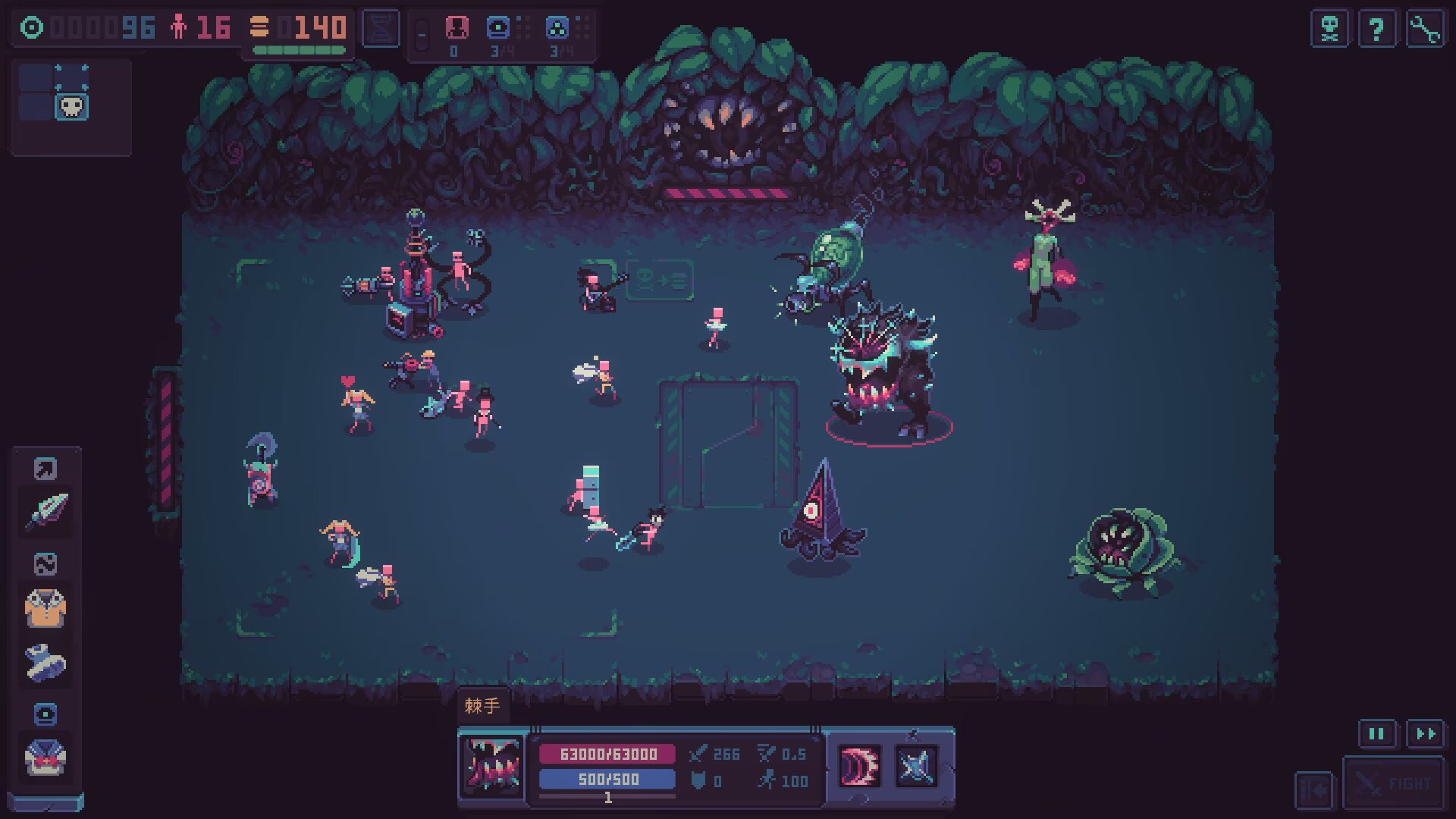1456x819 pixels.
Task: Select the blue boot equipment item
Action: [x=45, y=661]
